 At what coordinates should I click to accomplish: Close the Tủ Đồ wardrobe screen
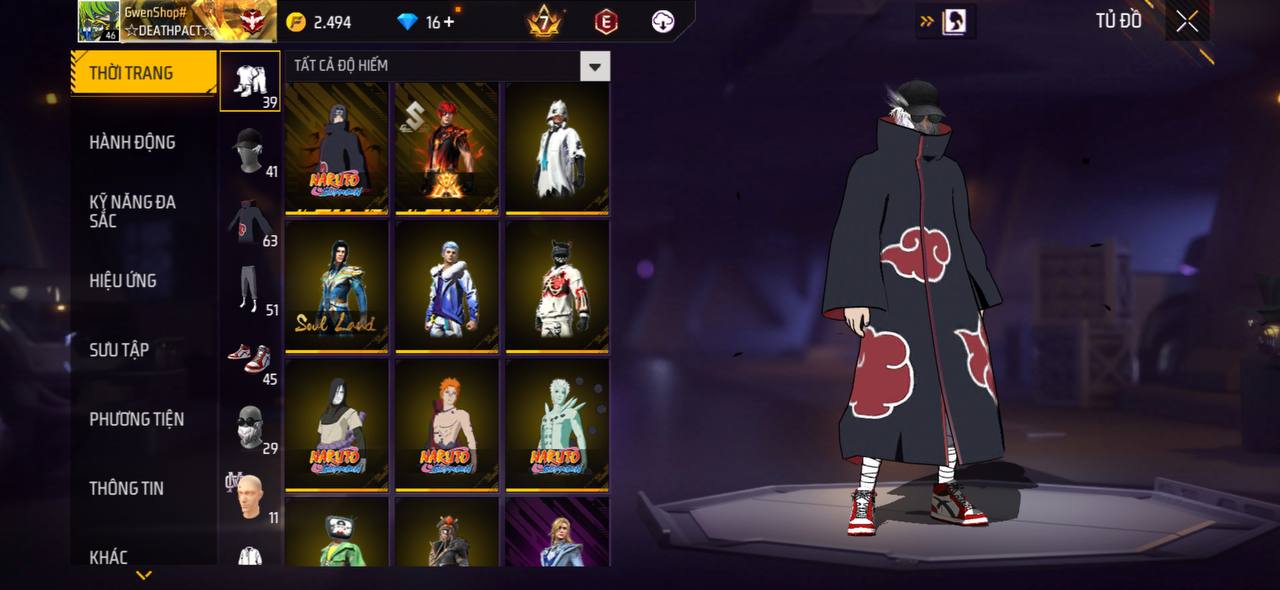pyautogui.click(x=1187, y=21)
